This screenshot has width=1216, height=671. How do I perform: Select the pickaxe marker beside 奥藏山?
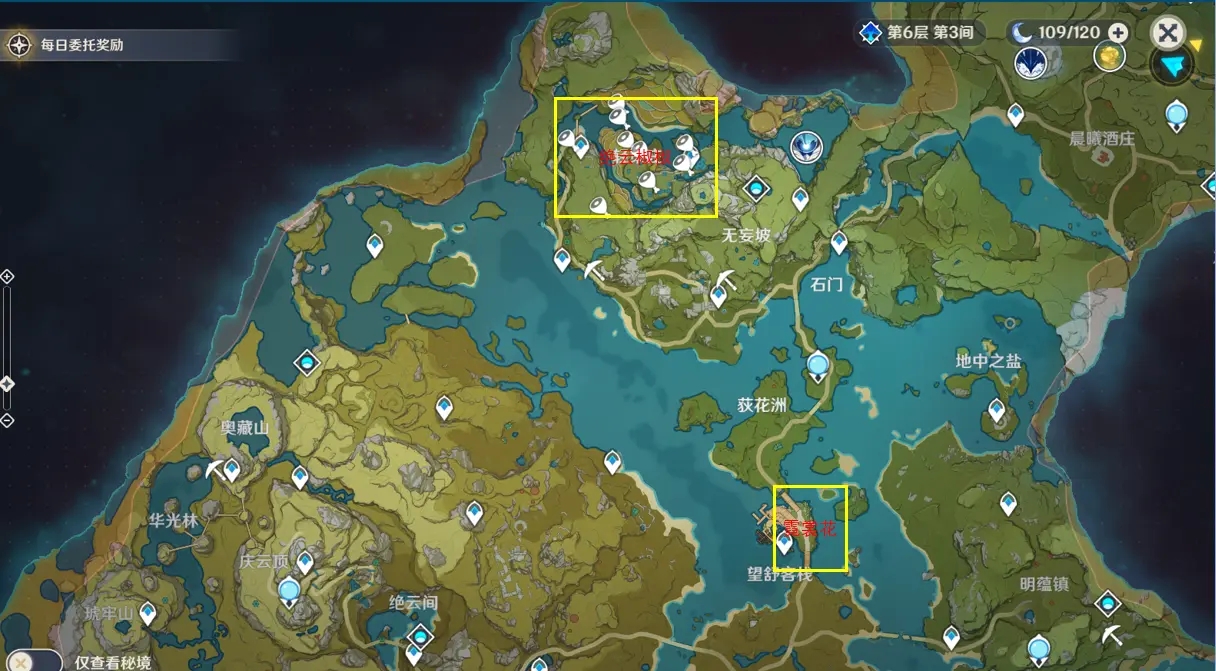(x=215, y=469)
